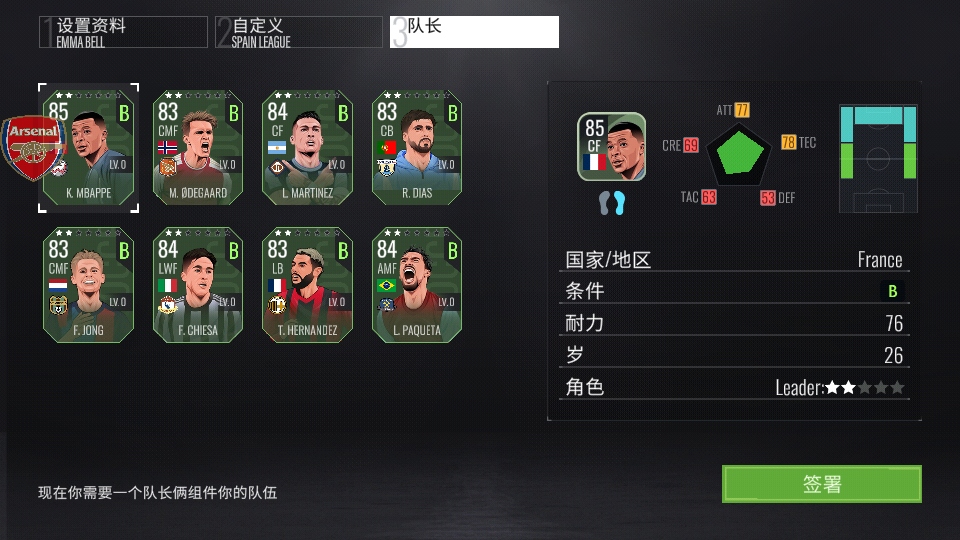
Task: Click the Arsenal club crest
Action: coord(34,147)
